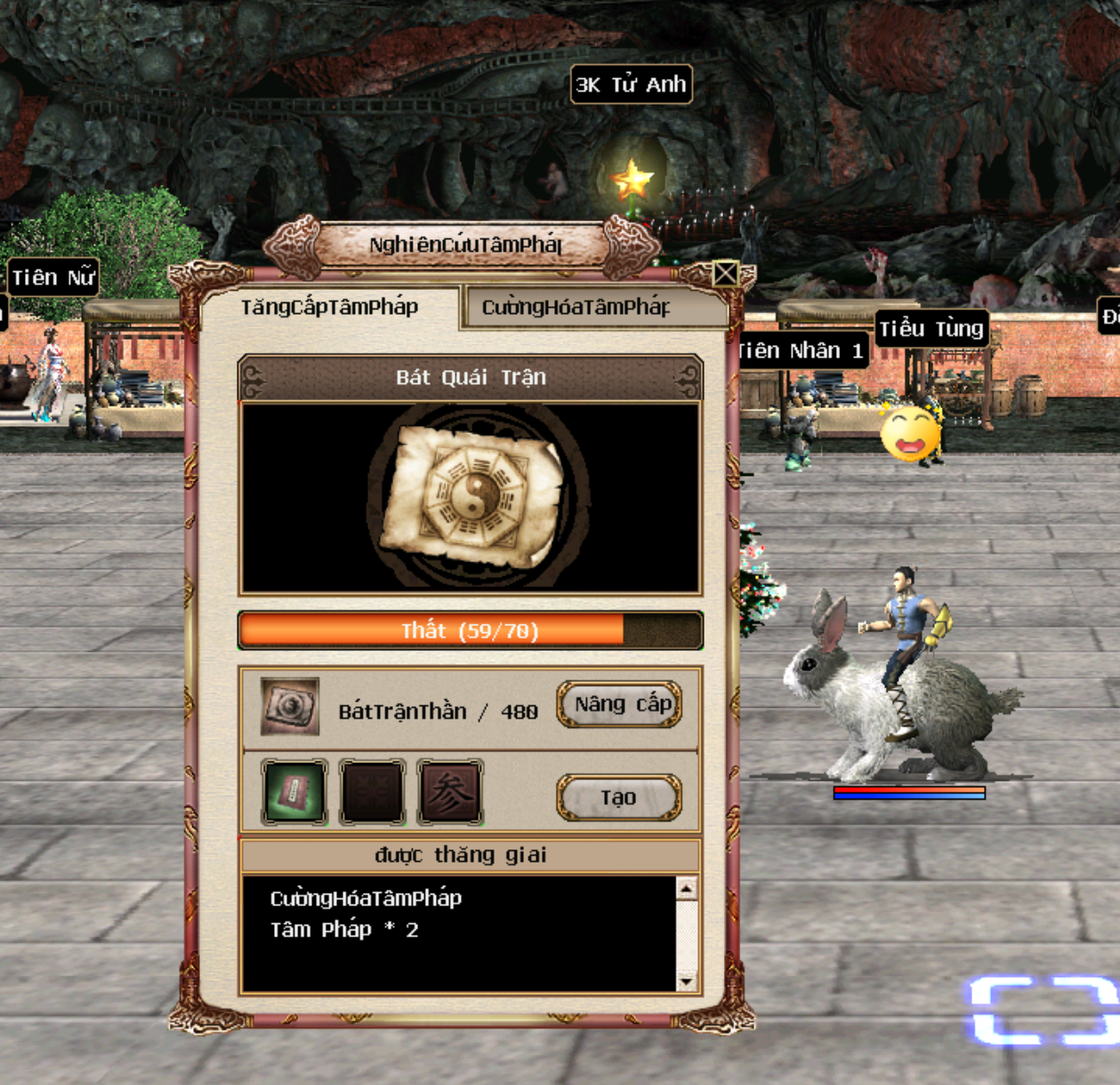Click the Nâng cấp button
Screen dimensions: 1120x1085
pos(619,705)
